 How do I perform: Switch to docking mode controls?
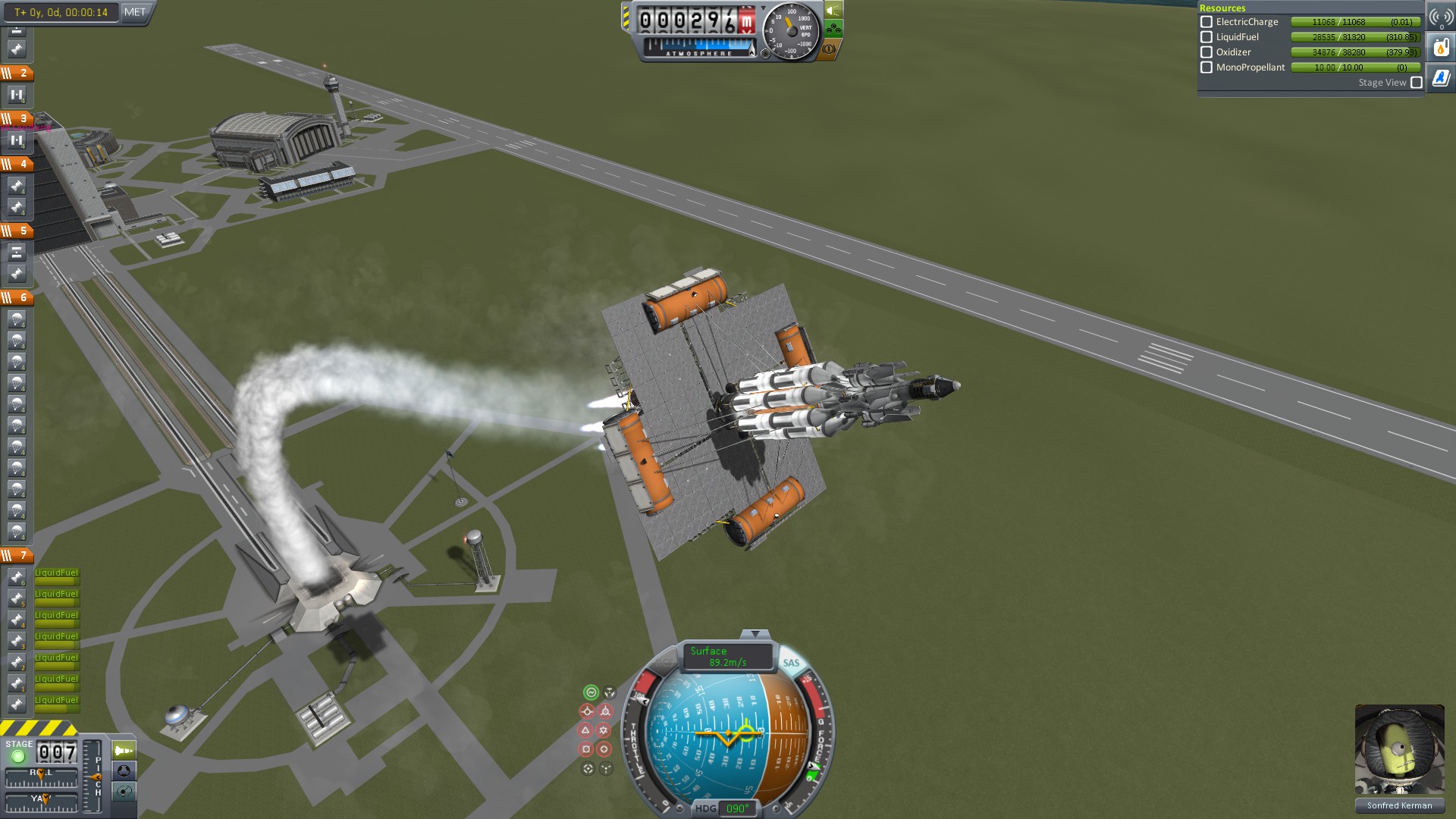coord(124,771)
